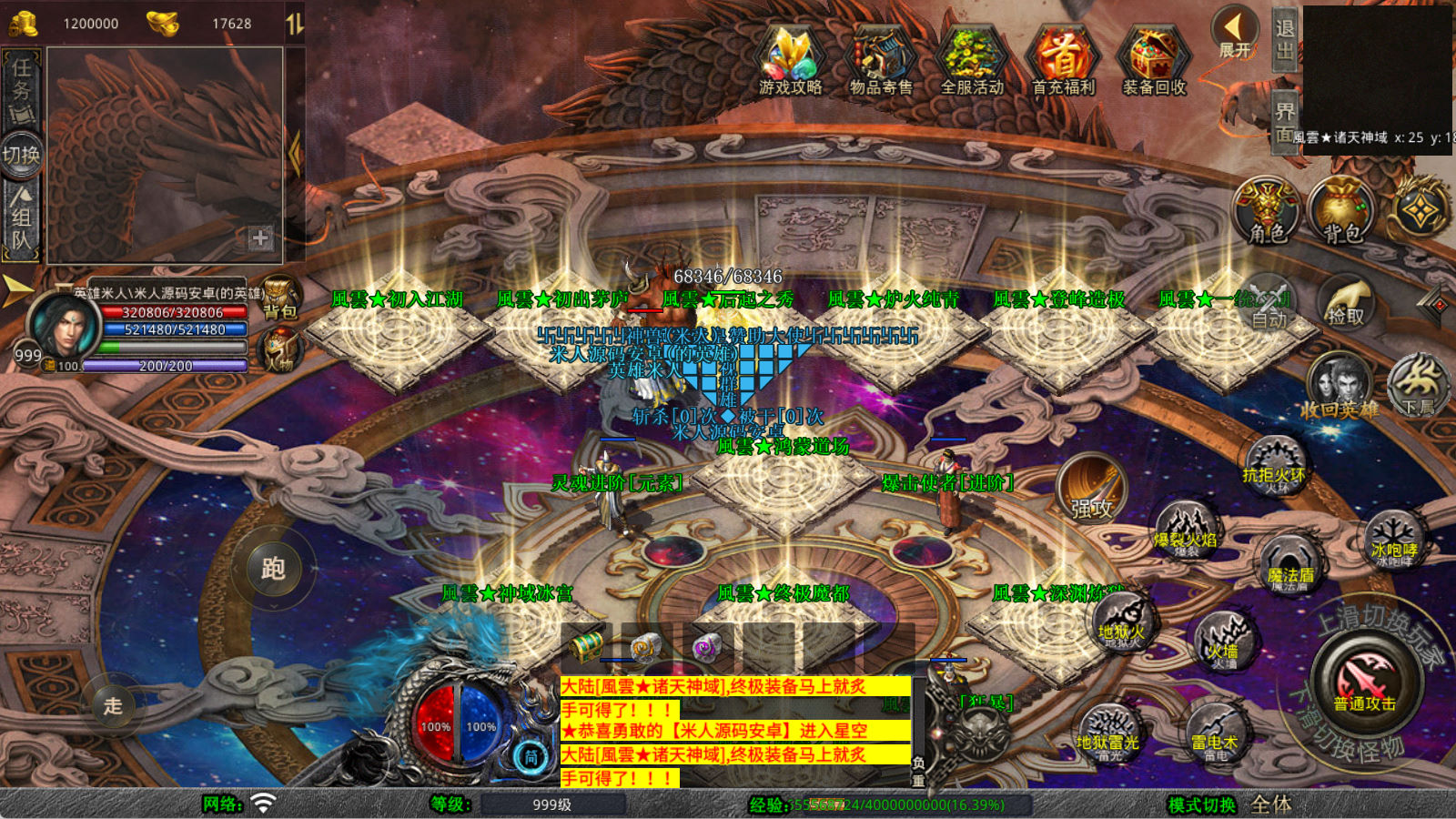This screenshot has height=819, width=1456.
Task: Toggle the 跑 run movement button
Action: pos(273,568)
